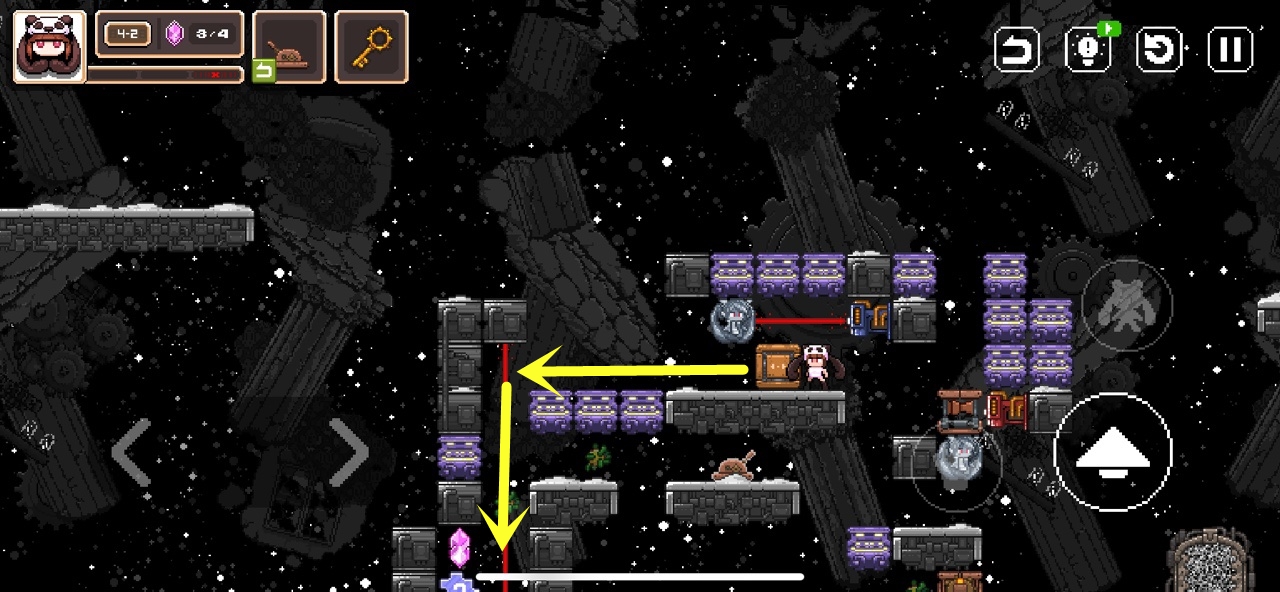Tap the panda girl character portrait

pyautogui.click(x=49, y=47)
